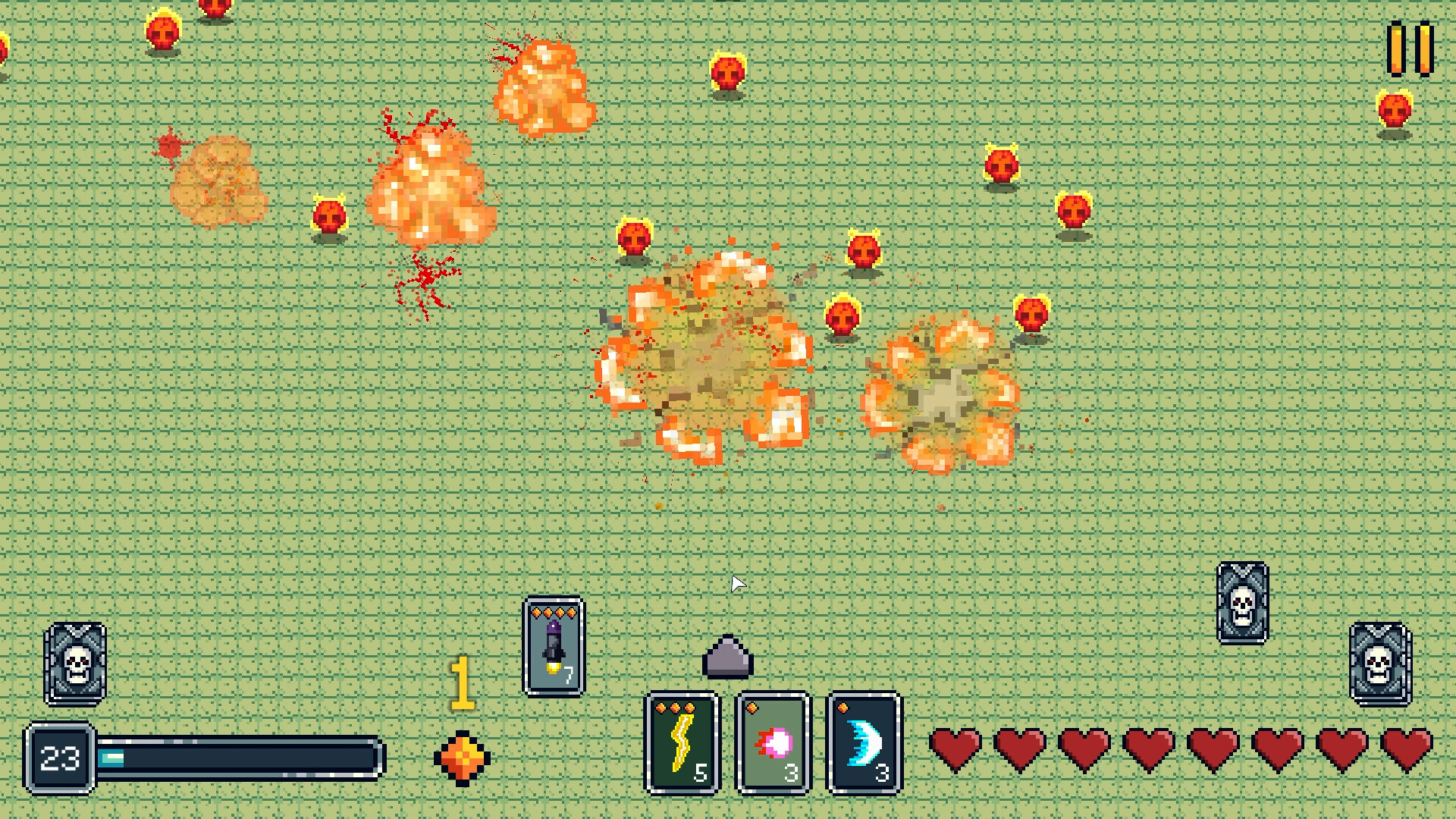Click the charge count 5 on the lightning card
This screenshot has height=819, width=1456.
pos(701,773)
